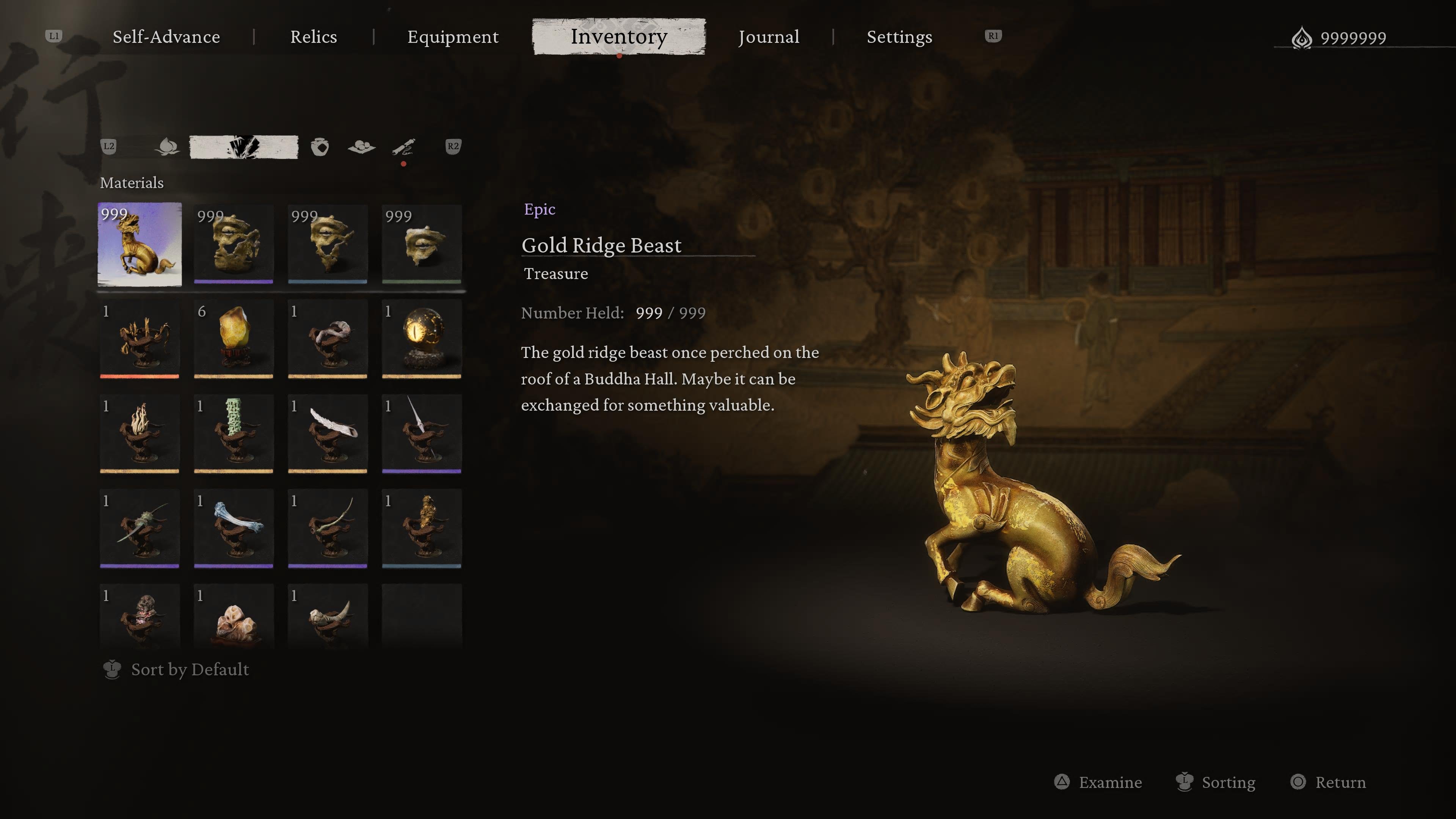The image size is (1456, 819).
Task: Open the Journal tab
Action: [x=769, y=37]
